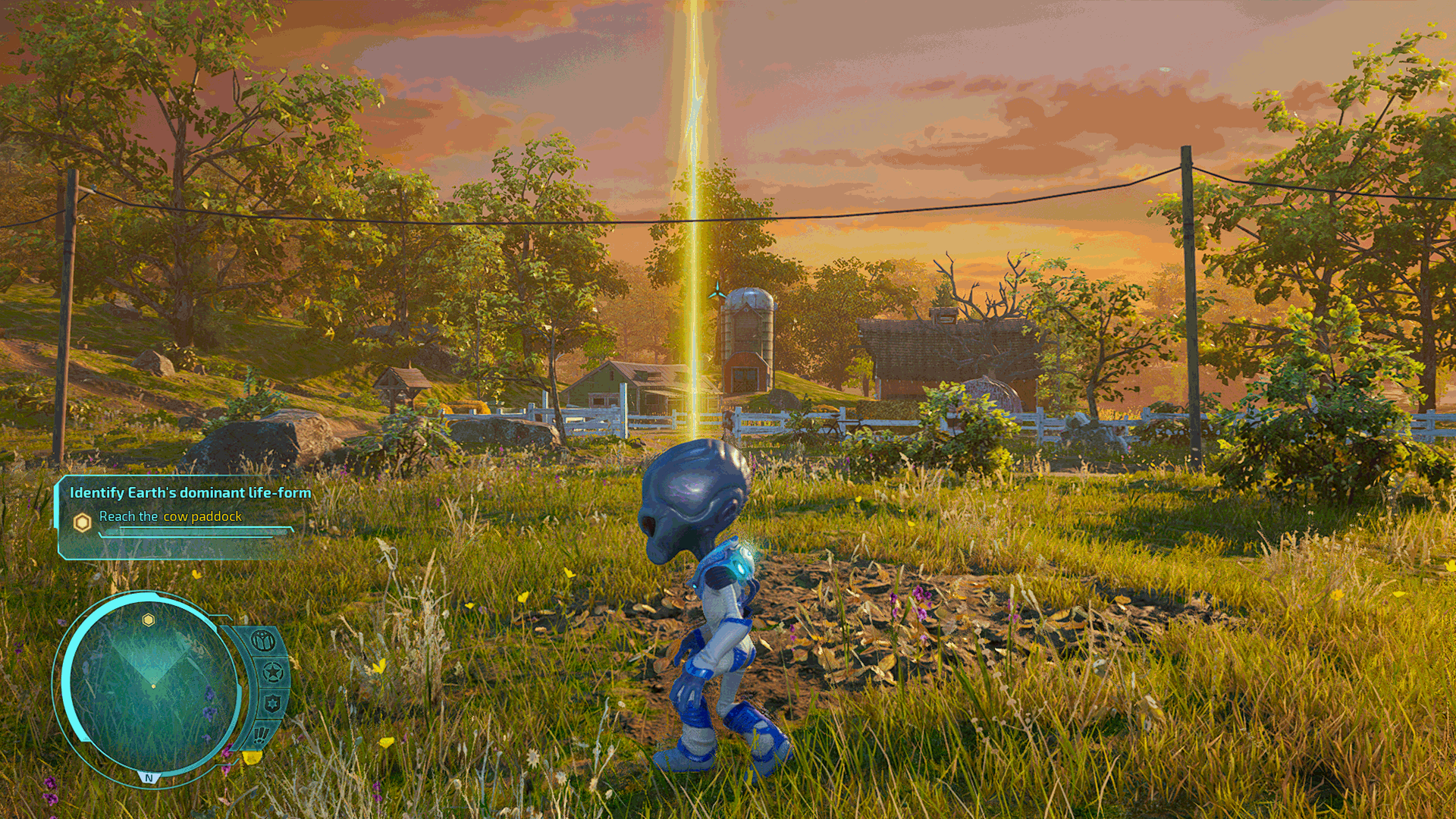Screen dimensions: 1456x819
Task: Click the star badge icon beside the minimap
Action: pos(272,672)
